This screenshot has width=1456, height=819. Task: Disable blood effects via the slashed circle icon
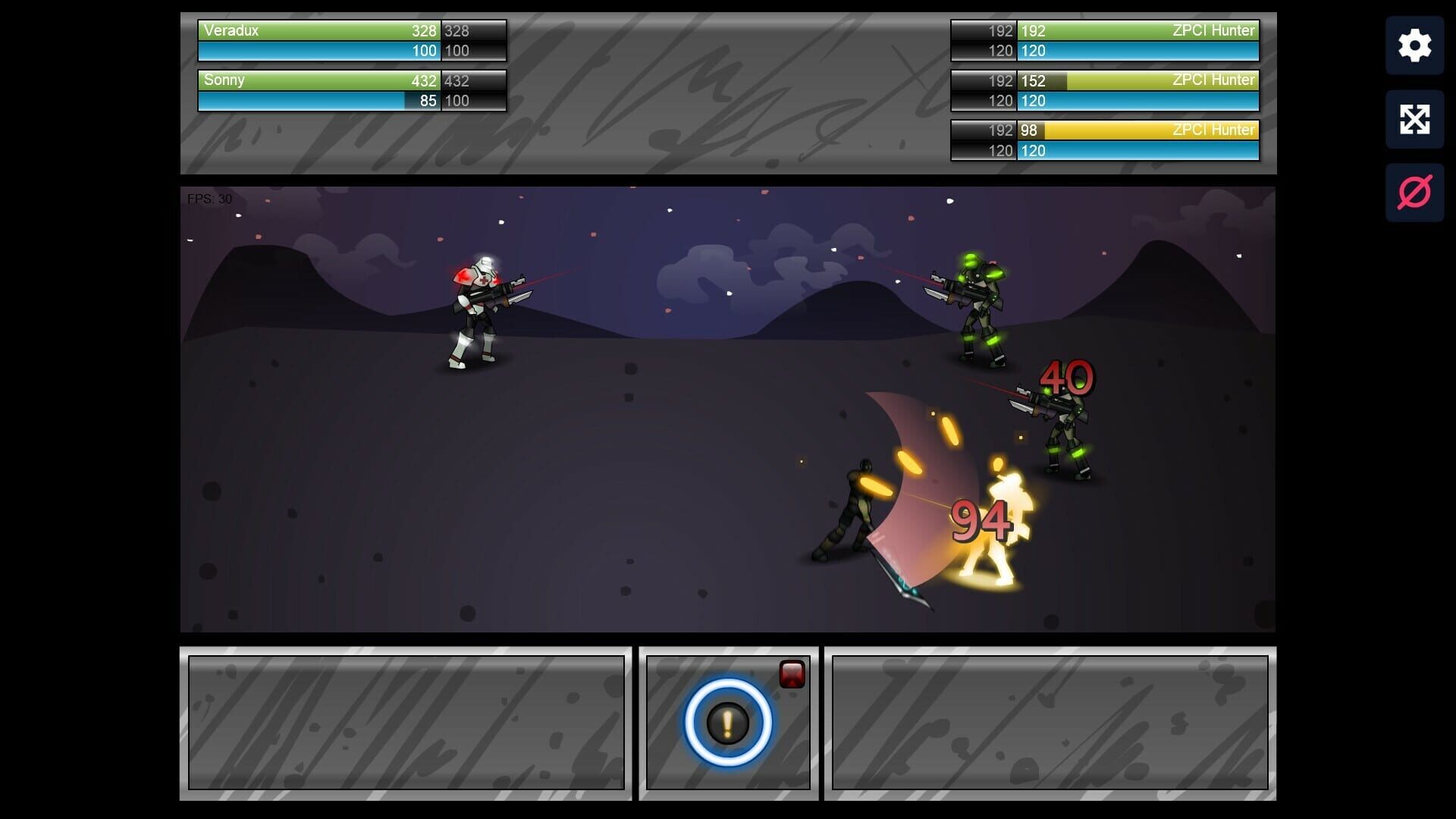[x=1414, y=192]
